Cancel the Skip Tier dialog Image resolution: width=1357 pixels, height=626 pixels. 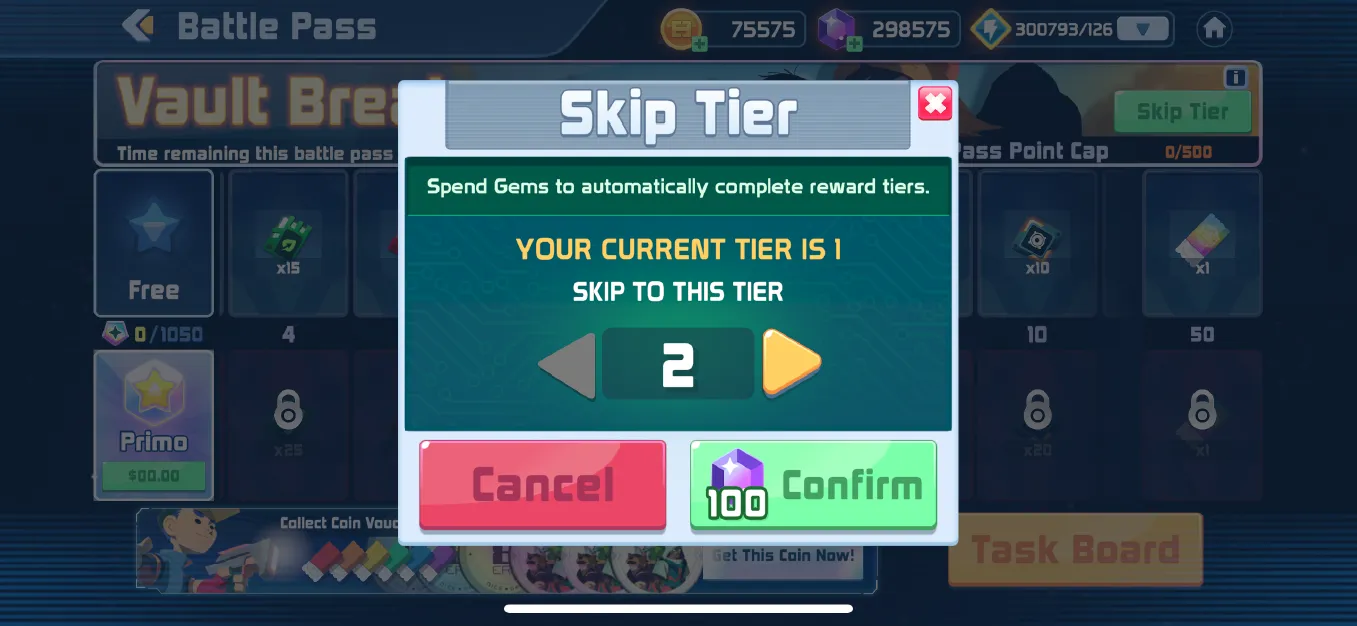[542, 485]
